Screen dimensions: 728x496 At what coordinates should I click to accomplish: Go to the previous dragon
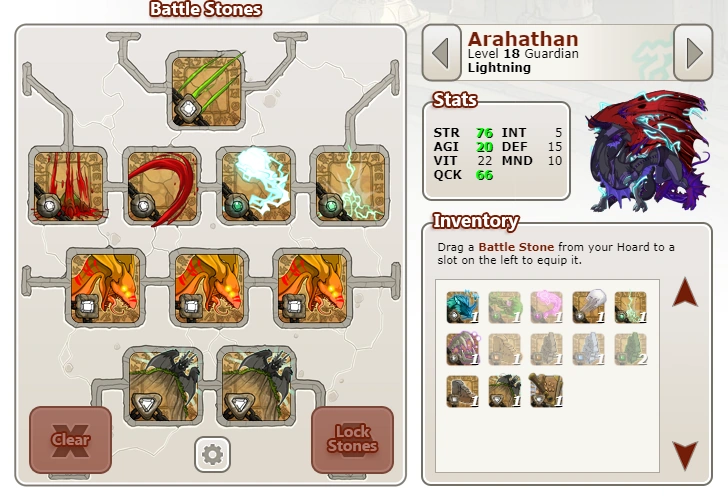coord(441,53)
